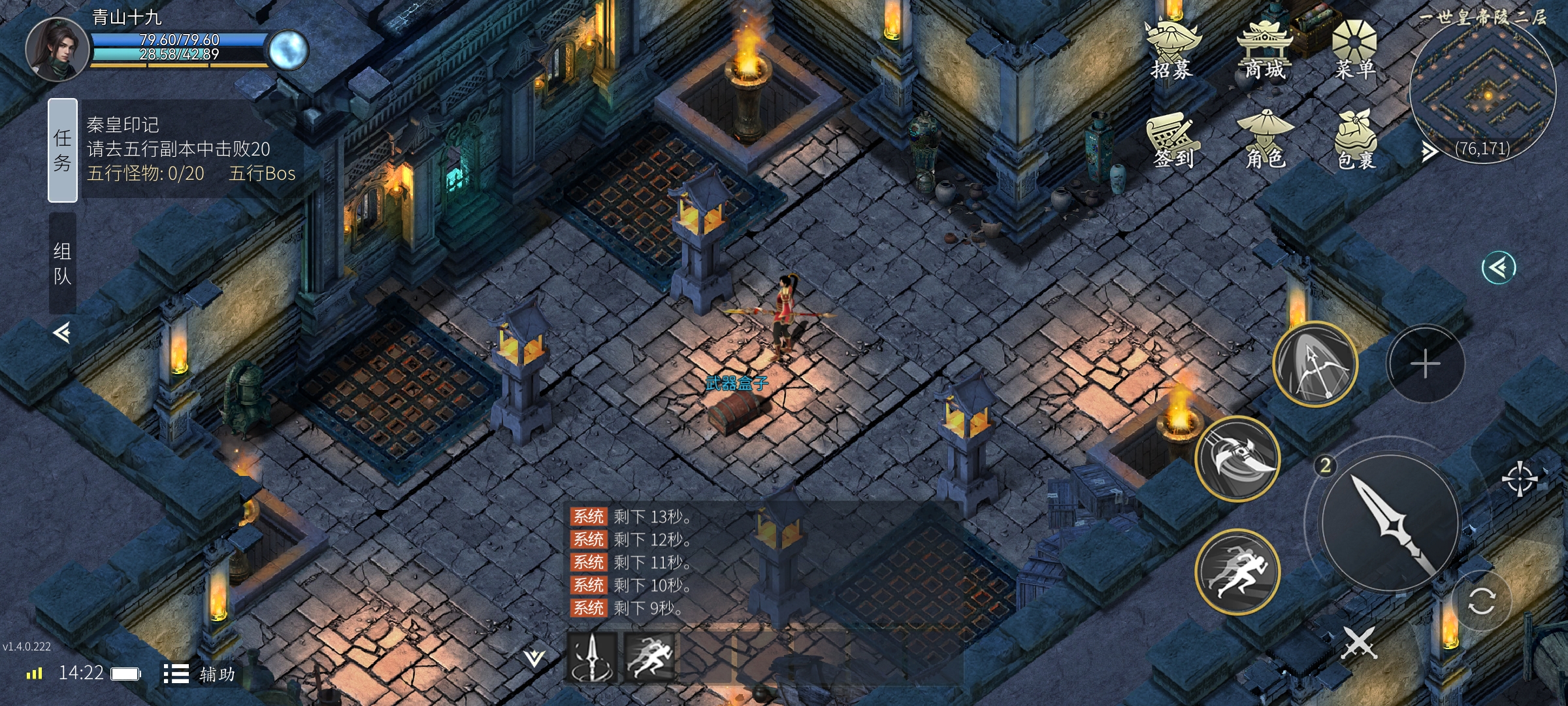This screenshot has width=1568, height=706.
Task: Open the 菜单 main menu
Action: click(x=1354, y=50)
